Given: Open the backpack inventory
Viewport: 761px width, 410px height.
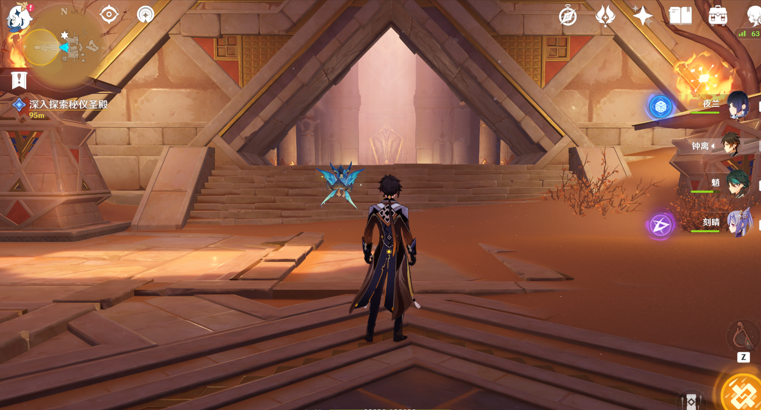Looking at the screenshot, I should tap(718, 15).
